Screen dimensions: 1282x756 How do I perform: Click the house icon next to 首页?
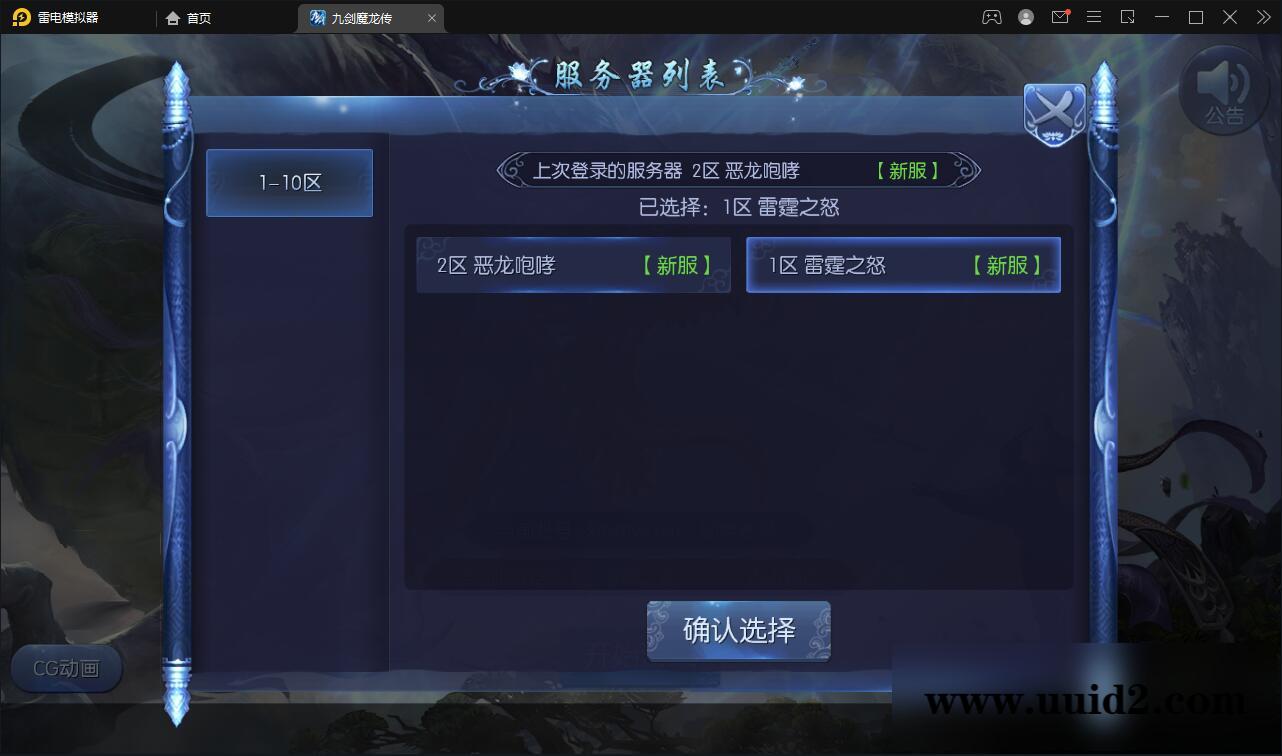point(174,17)
